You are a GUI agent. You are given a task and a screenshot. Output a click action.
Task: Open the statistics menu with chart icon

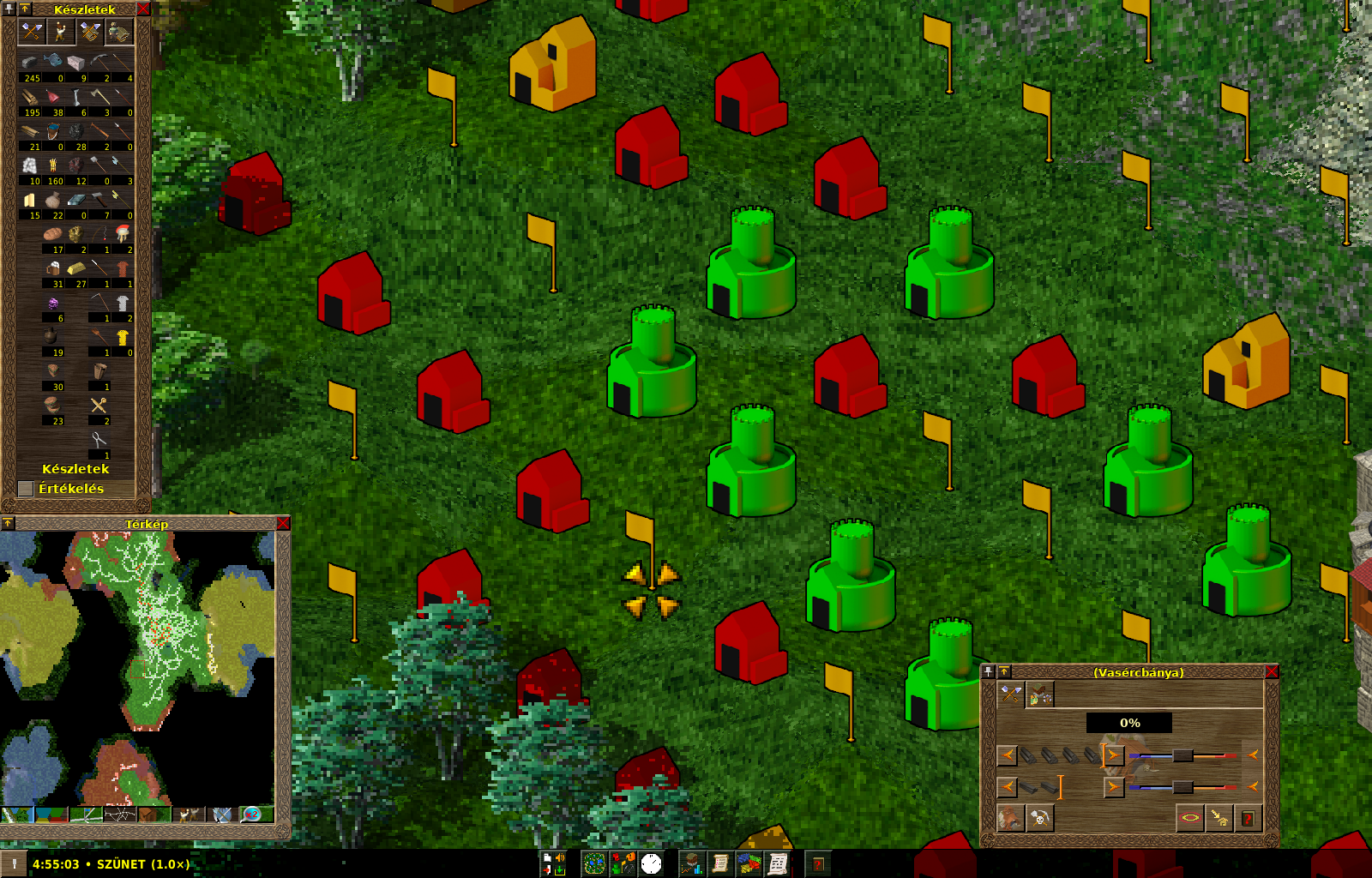tap(692, 863)
